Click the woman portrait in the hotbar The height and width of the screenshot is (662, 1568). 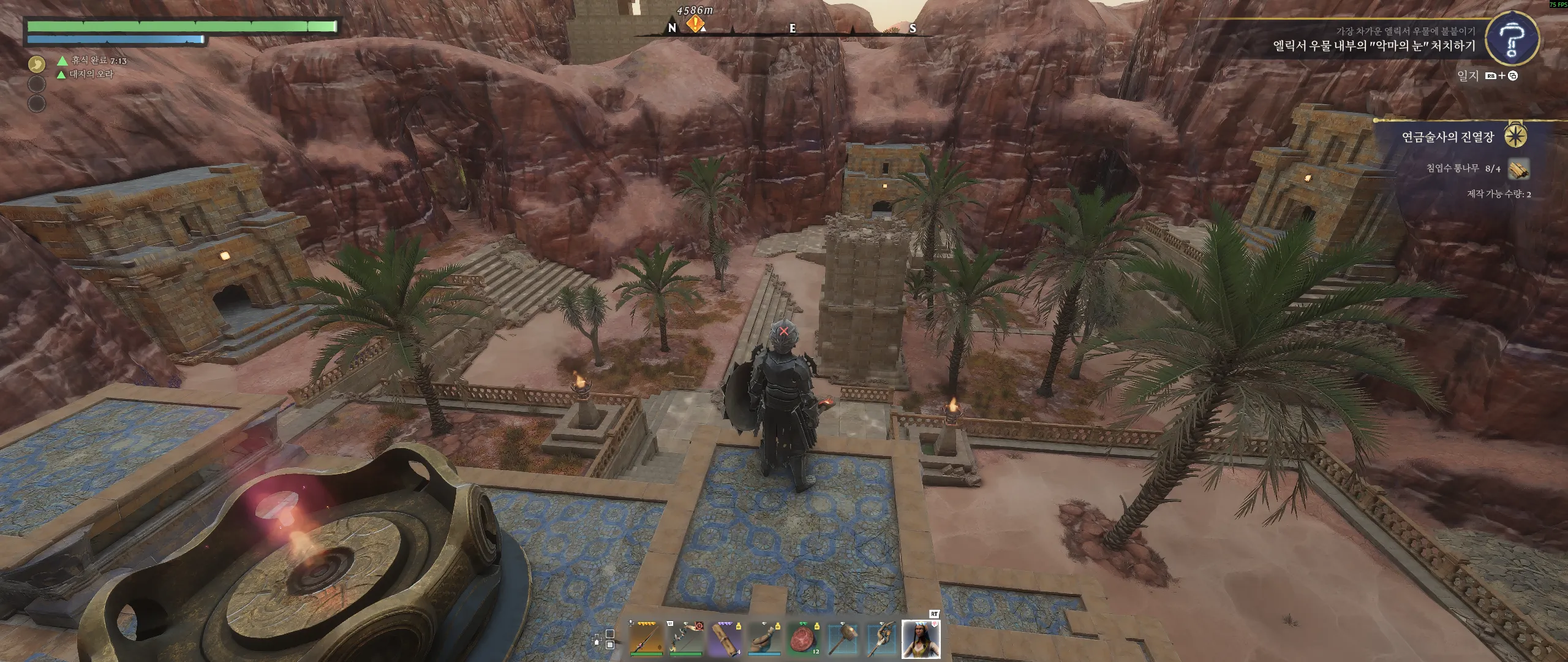[921, 638]
